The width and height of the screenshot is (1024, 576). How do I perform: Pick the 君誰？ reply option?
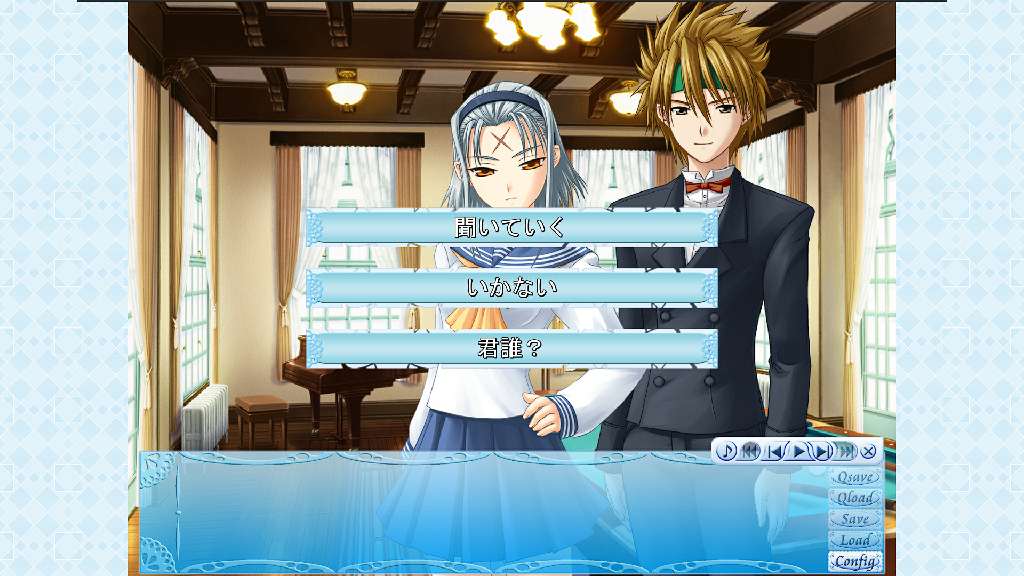(x=511, y=349)
